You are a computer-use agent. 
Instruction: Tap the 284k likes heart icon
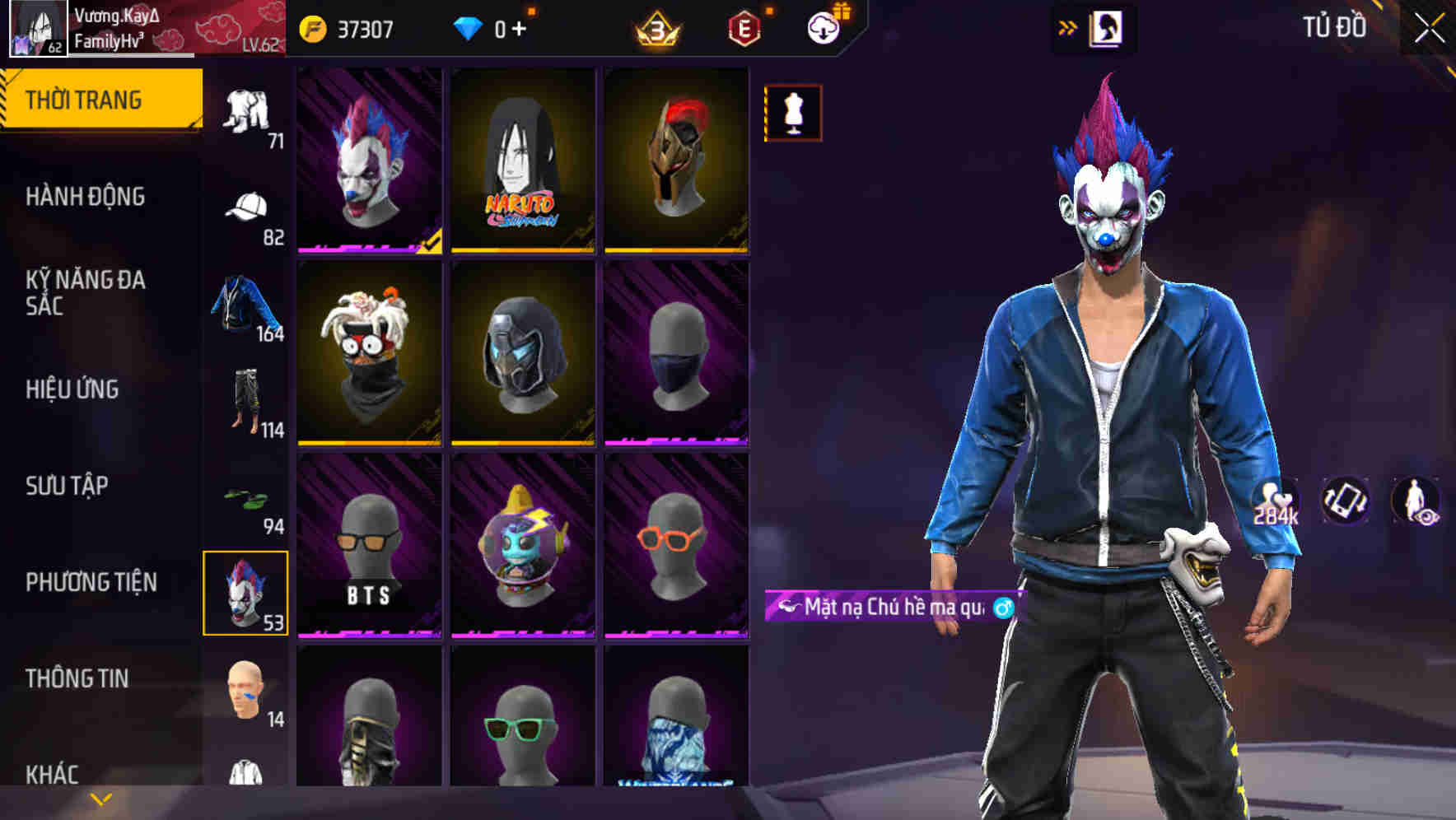(1276, 501)
